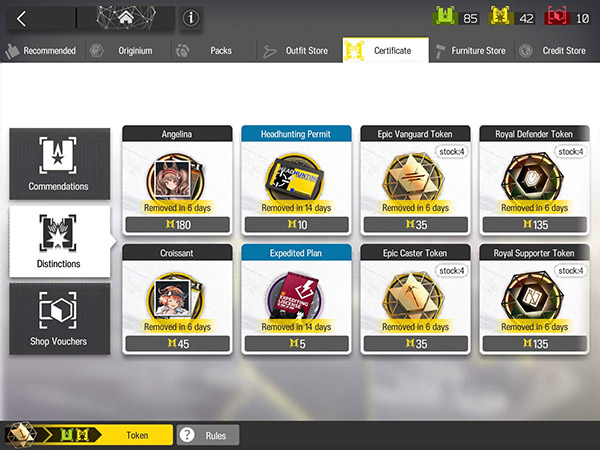The height and width of the screenshot is (450, 600).
Task: Choose the Commendations category
Action: [x=59, y=164]
